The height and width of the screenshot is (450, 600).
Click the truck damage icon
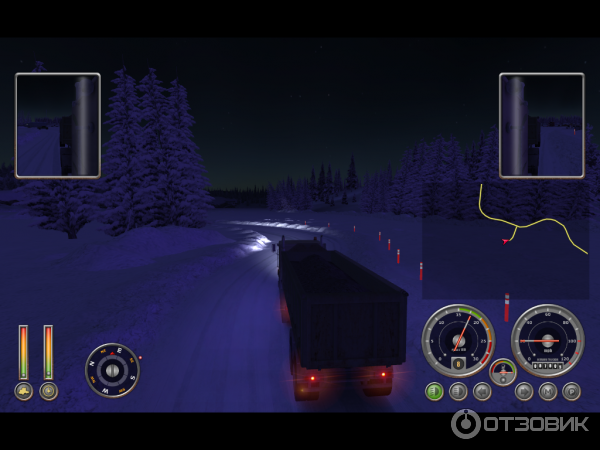pyautogui.click(x=23, y=390)
